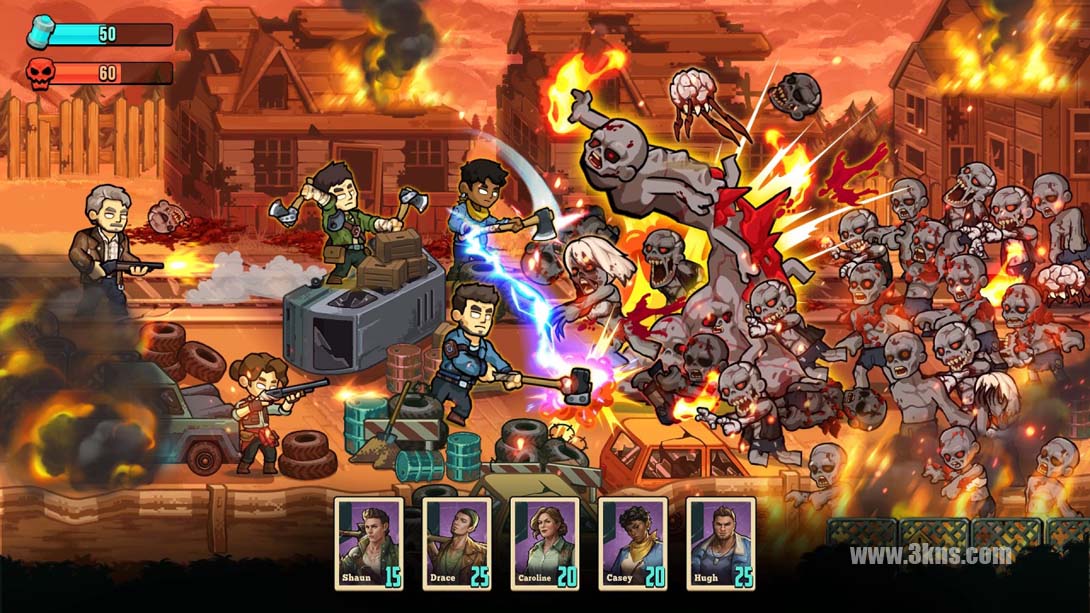Choose the Caroline unit card
The height and width of the screenshot is (613, 1090).
(x=545, y=543)
